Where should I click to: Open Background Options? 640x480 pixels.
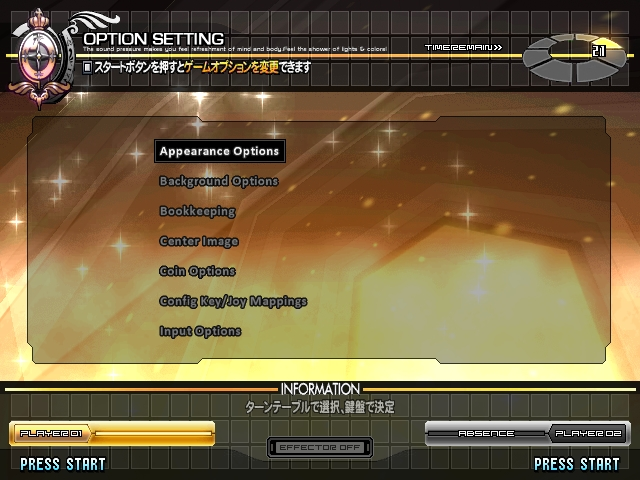218,181
